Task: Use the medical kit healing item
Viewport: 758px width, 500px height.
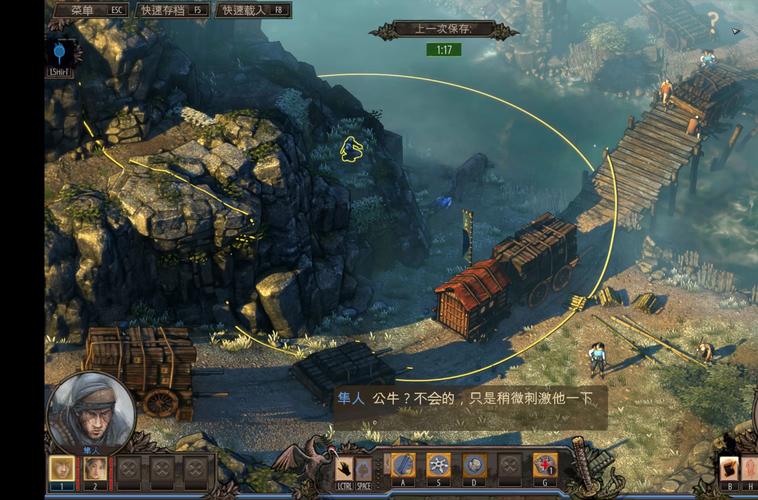Action: click(544, 465)
